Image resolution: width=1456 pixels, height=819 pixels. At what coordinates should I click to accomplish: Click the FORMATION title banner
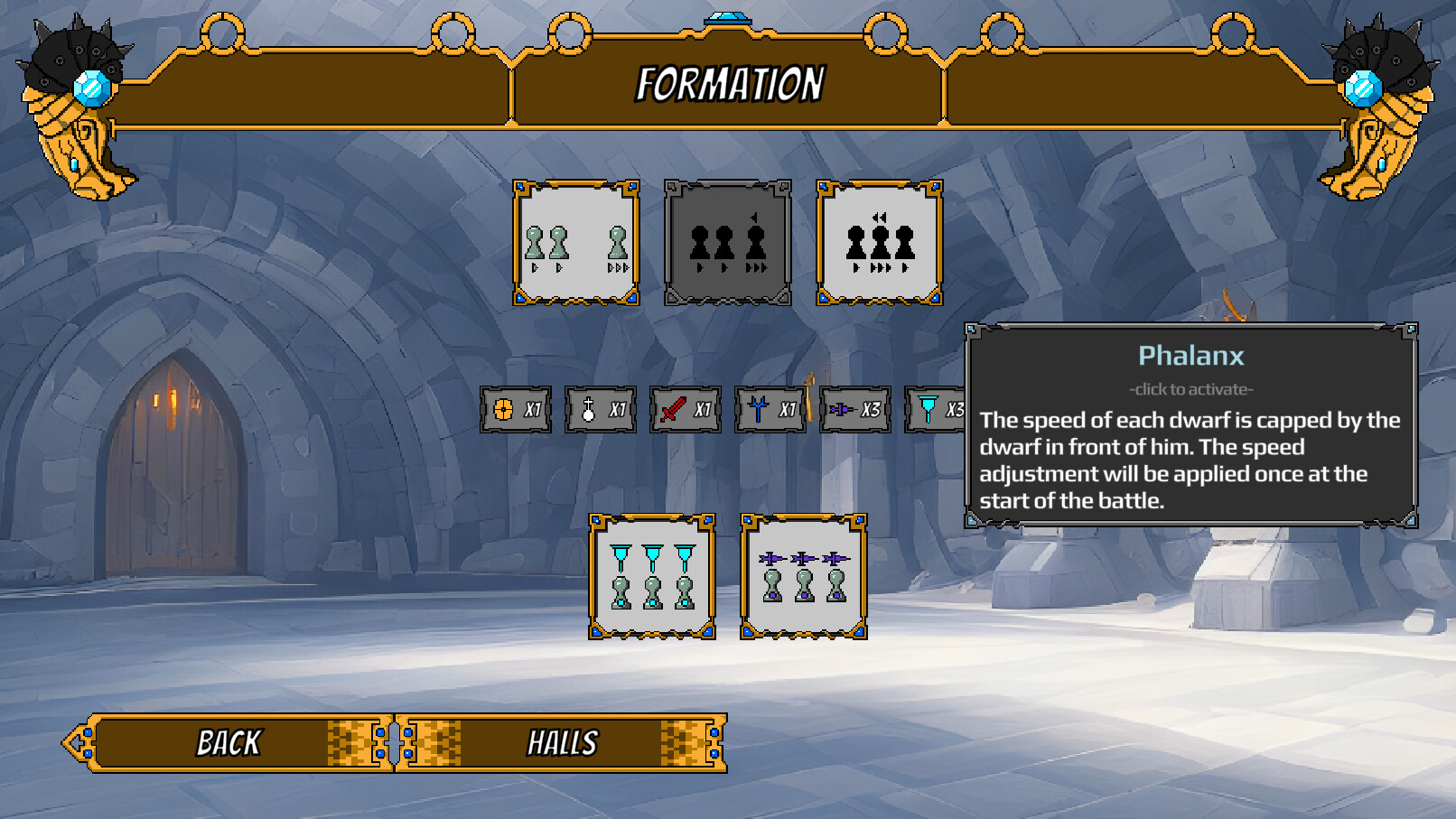point(730,83)
